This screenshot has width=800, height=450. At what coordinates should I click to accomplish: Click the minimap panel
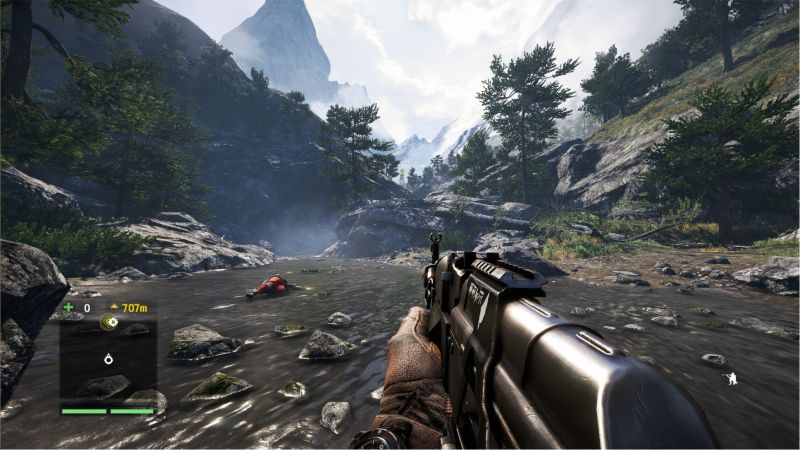pyautogui.click(x=108, y=360)
